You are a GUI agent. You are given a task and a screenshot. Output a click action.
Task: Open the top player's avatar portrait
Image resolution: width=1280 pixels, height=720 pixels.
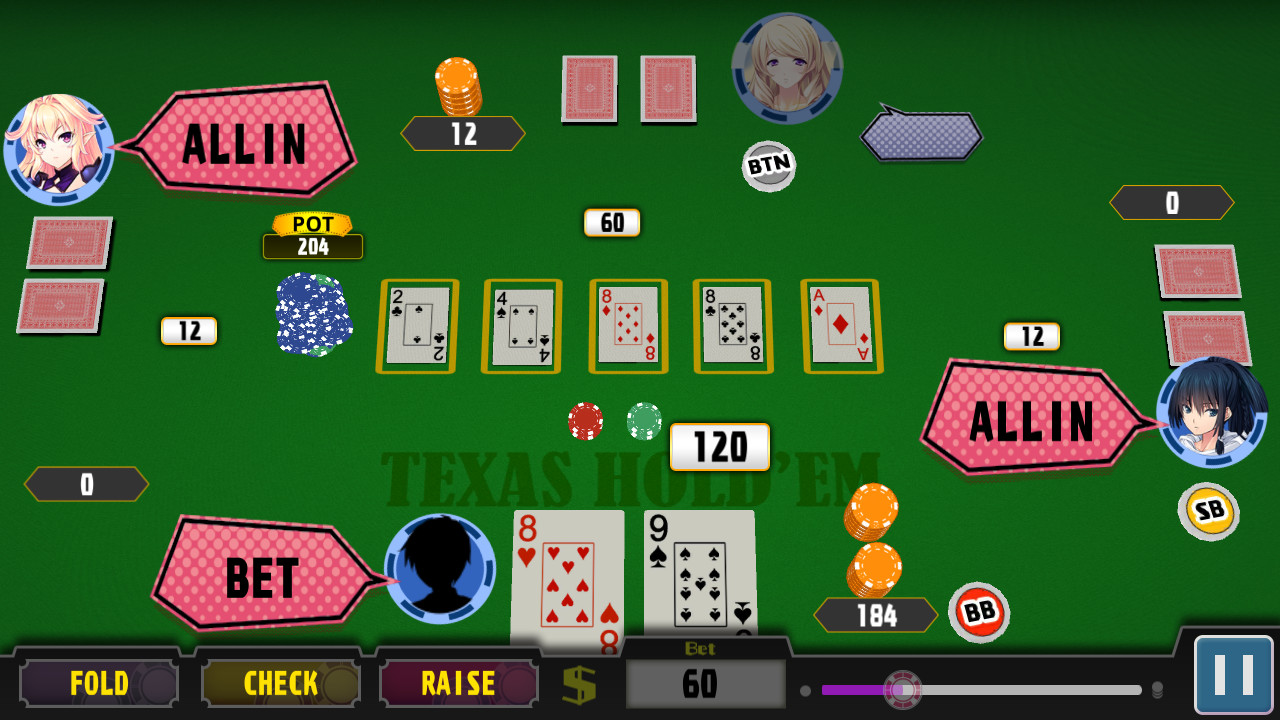pyautogui.click(x=788, y=68)
